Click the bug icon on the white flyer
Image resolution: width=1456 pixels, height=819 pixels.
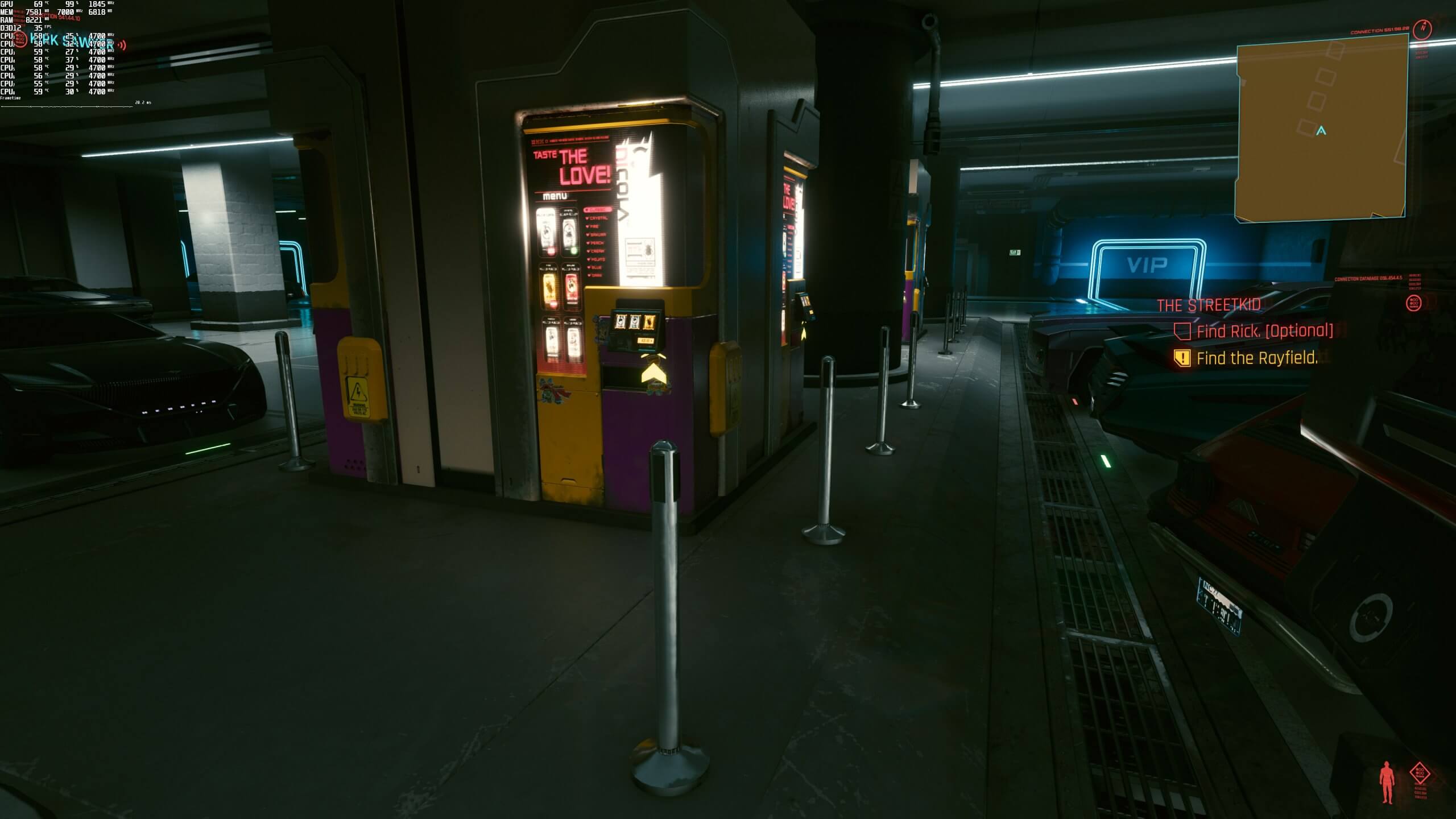click(648, 249)
